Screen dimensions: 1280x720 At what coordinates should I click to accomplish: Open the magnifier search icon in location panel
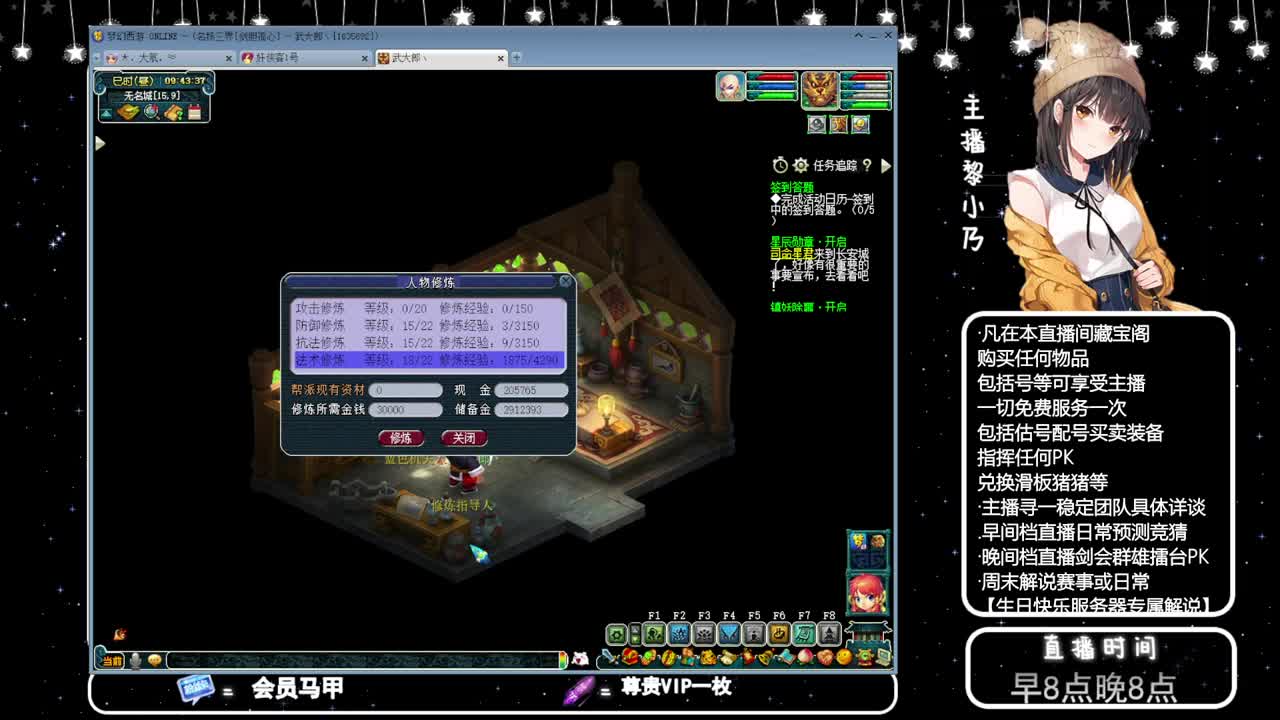[151, 112]
